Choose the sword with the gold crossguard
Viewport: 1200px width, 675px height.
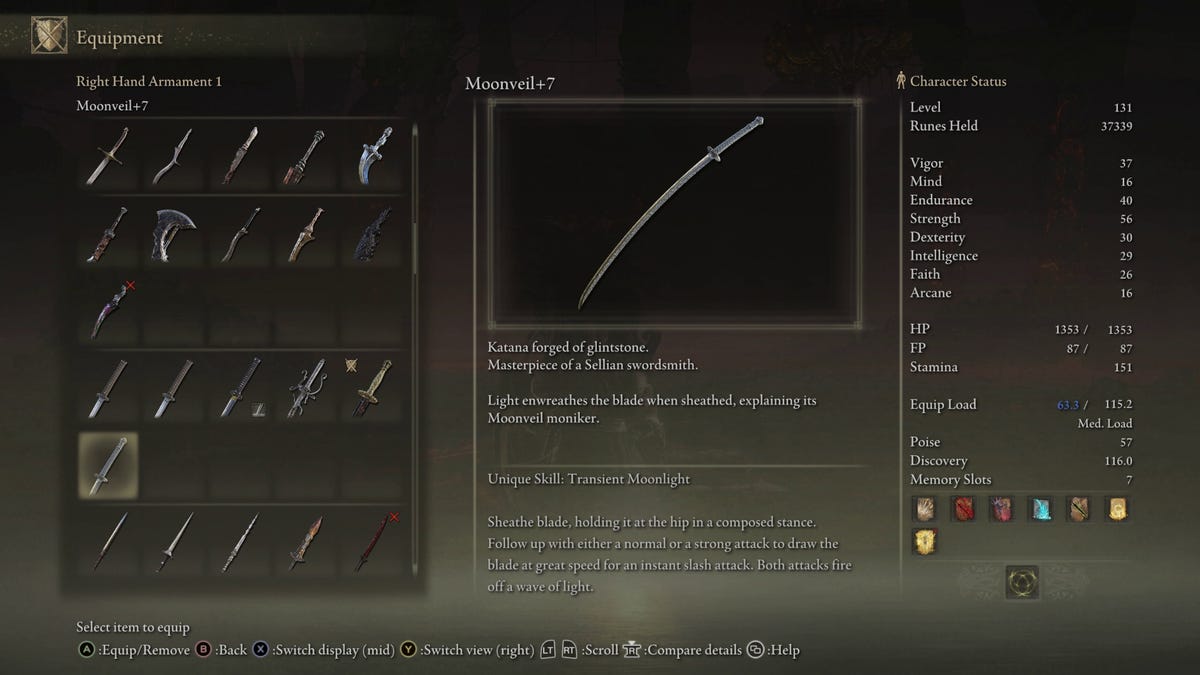pyautogui.click(x=107, y=155)
